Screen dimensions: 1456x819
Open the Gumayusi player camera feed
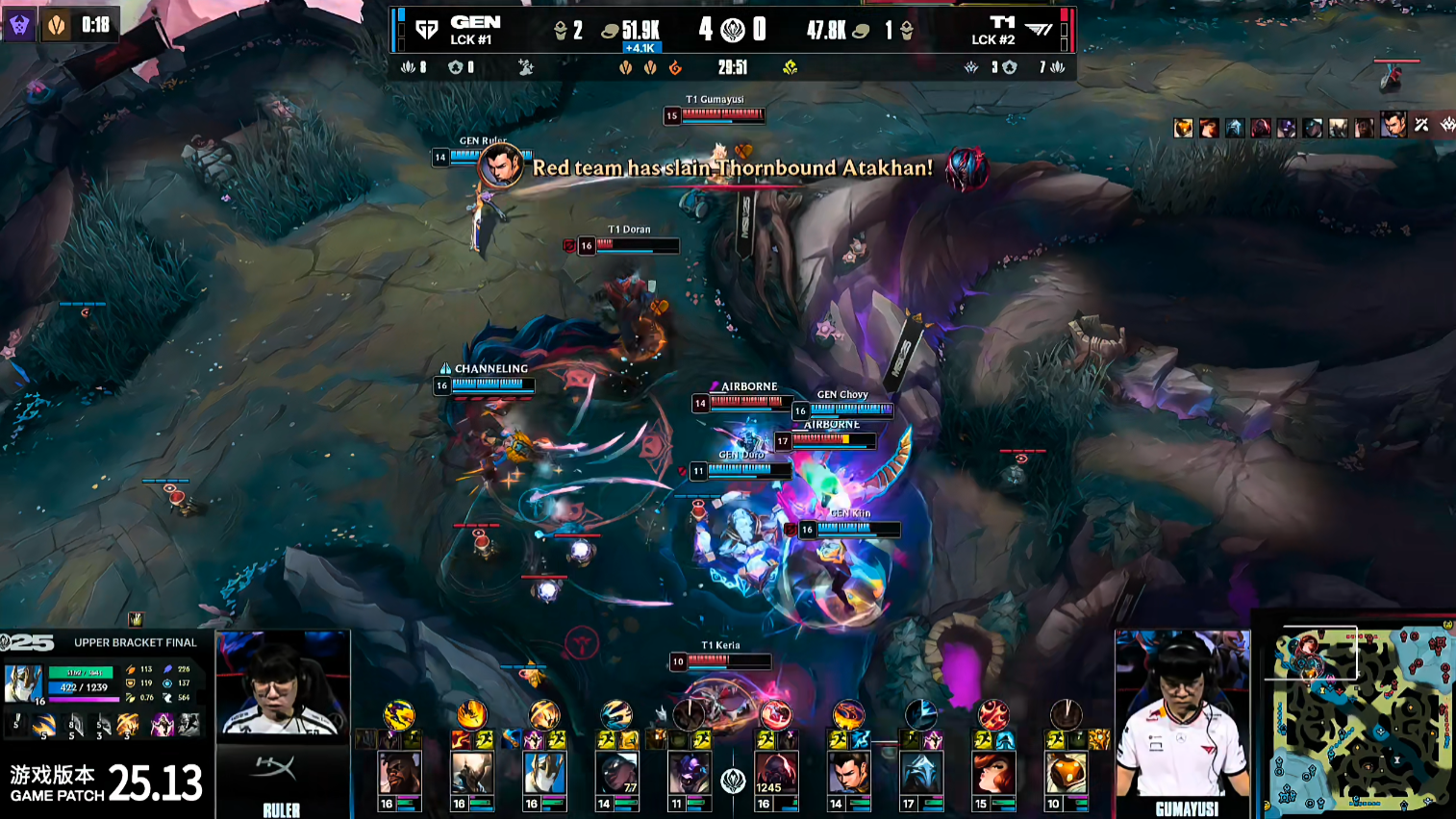(1182, 712)
